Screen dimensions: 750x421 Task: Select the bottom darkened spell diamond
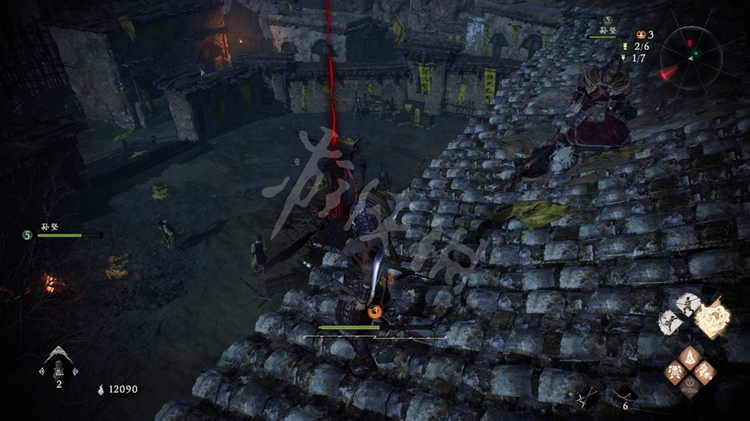tap(690, 386)
